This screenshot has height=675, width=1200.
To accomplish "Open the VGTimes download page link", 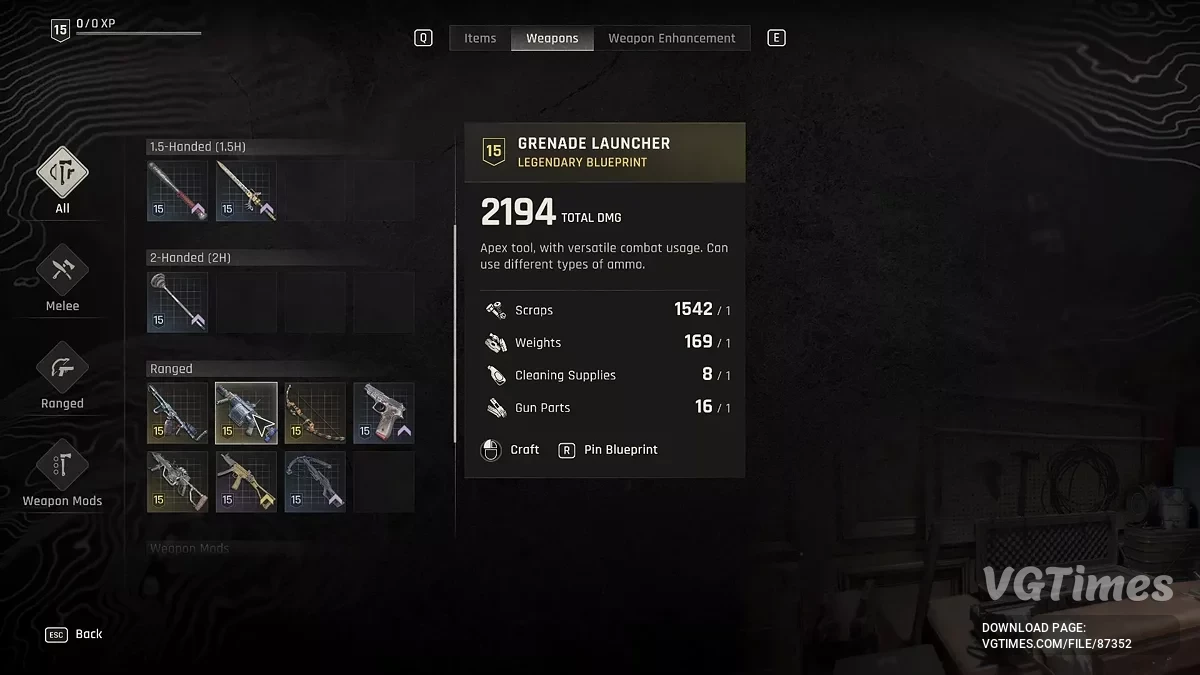I will [1056, 644].
